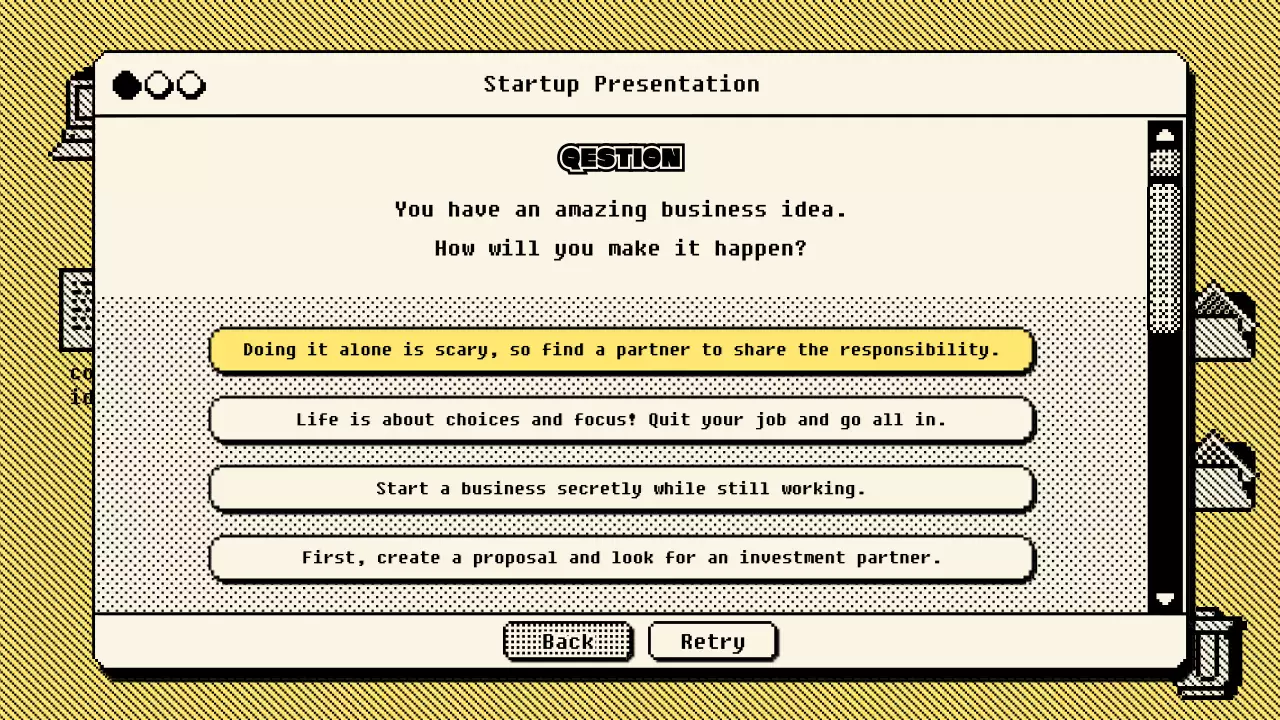
Task: Click the scrollbar thumb
Action: (1165, 240)
